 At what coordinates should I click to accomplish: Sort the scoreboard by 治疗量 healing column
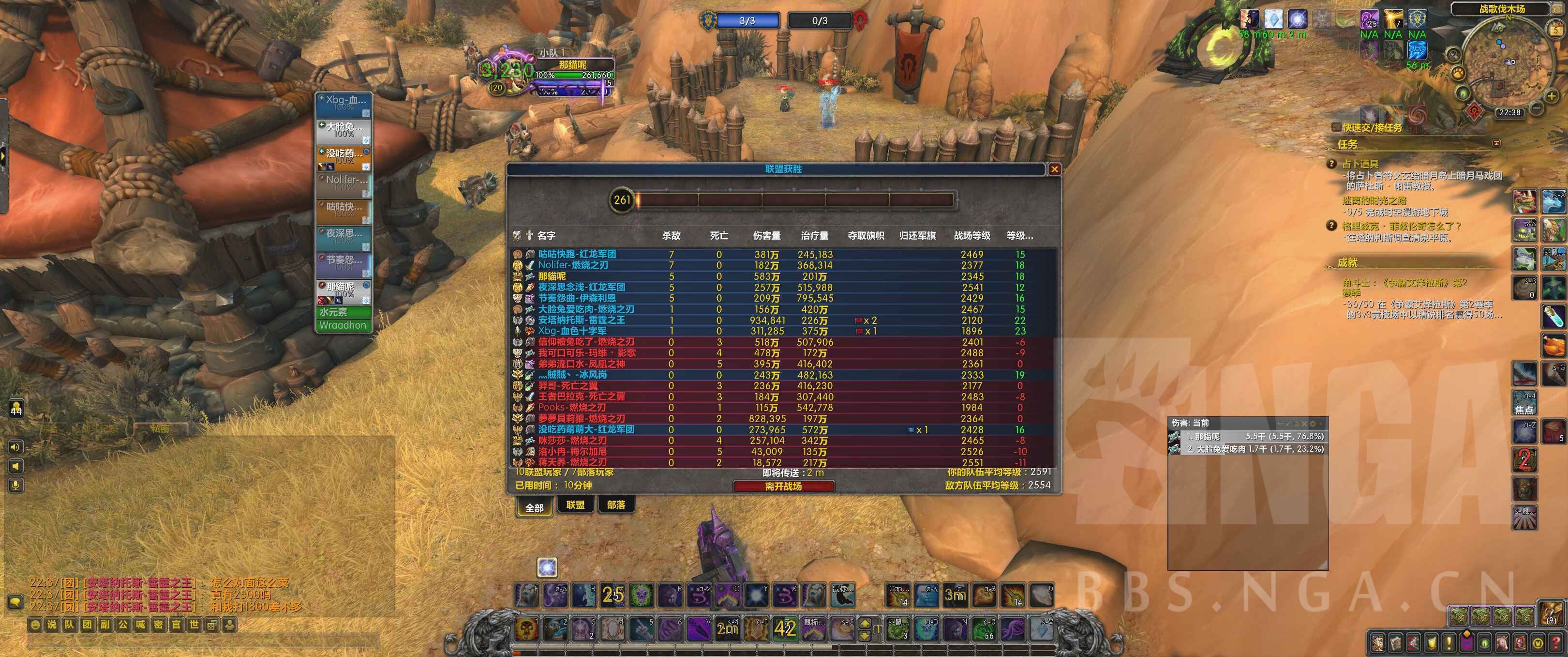[x=814, y=236]
